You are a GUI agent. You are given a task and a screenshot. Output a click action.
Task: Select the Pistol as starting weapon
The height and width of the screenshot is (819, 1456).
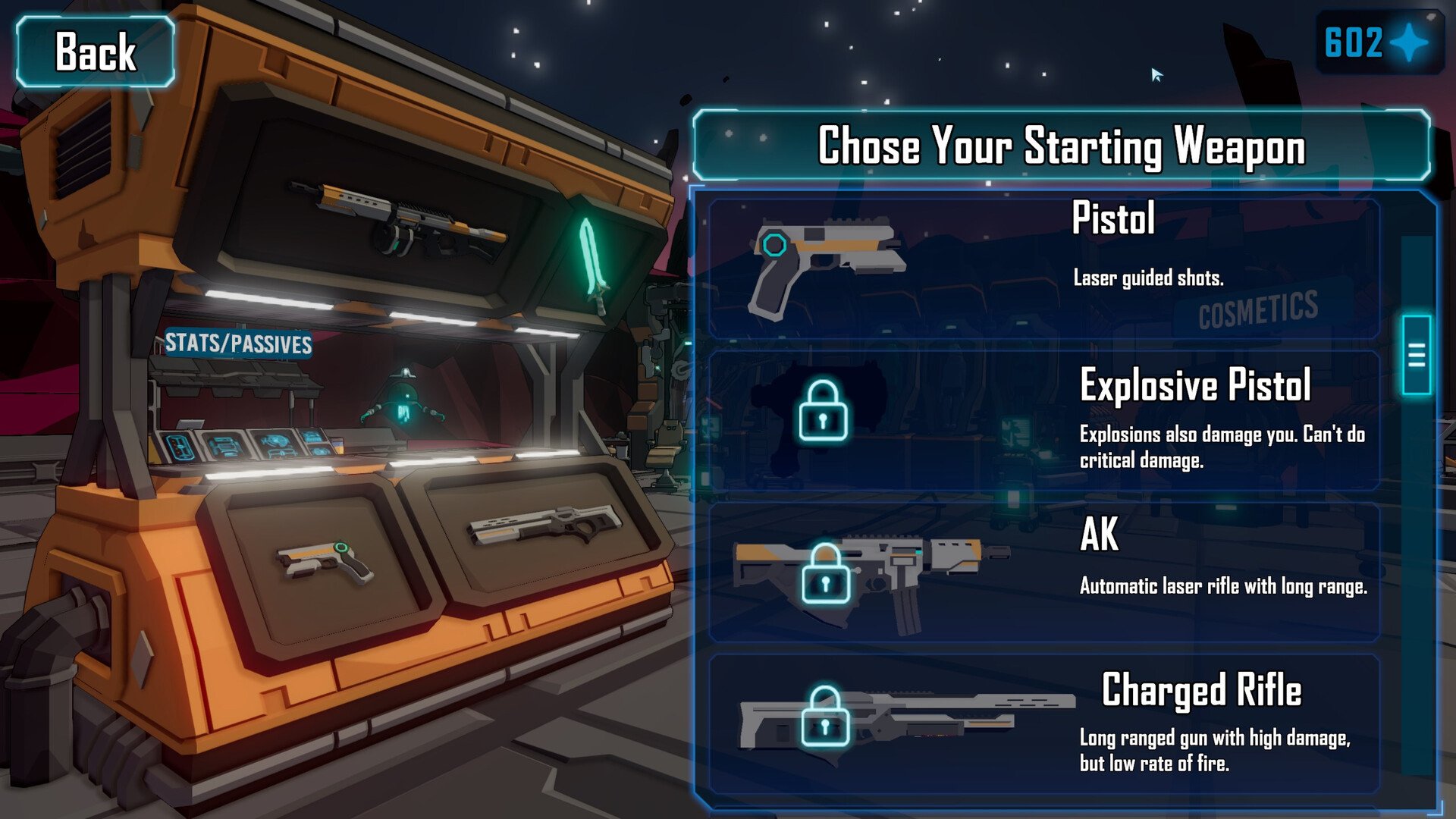pyautogui.click(x=1043, y=267)
